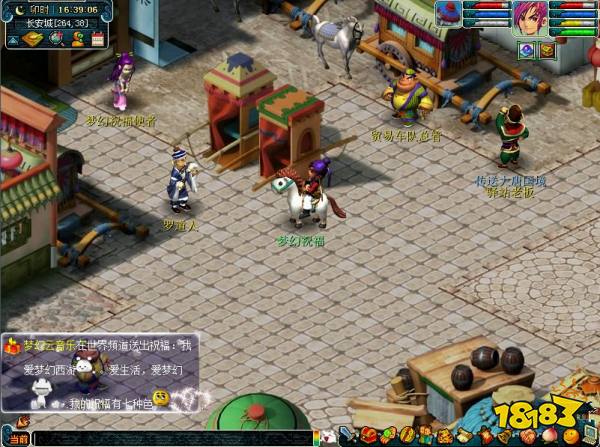
Task: Click the blue orb buff icon
Action: tap(526, 49)
